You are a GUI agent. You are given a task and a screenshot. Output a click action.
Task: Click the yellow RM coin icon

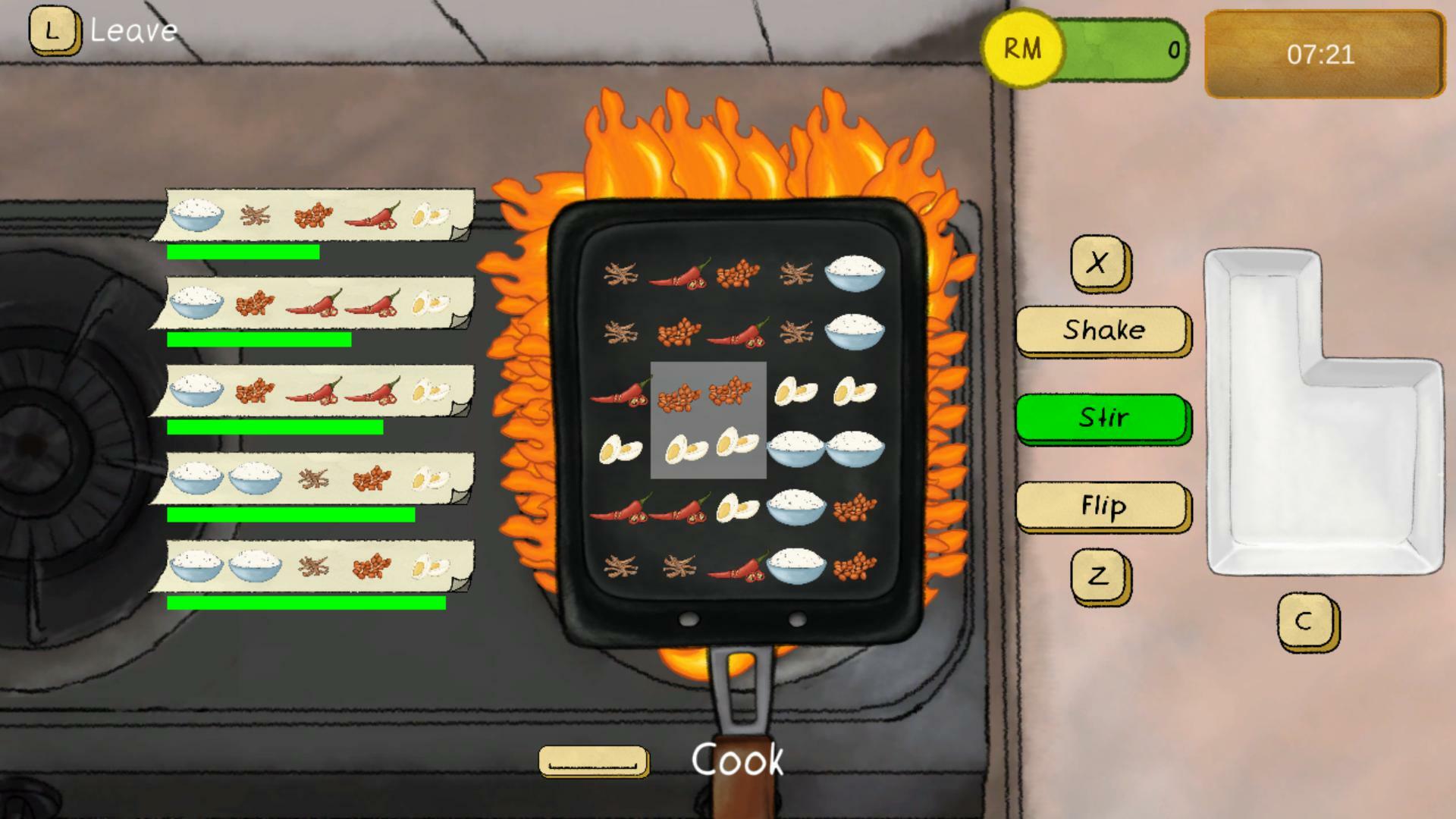click(1022, 49)
